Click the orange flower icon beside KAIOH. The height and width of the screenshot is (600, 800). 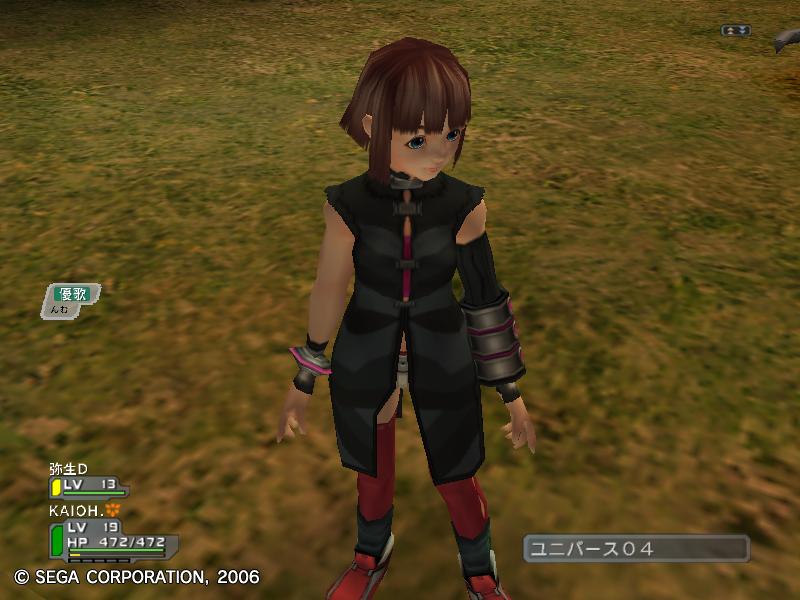pos(113,510)
